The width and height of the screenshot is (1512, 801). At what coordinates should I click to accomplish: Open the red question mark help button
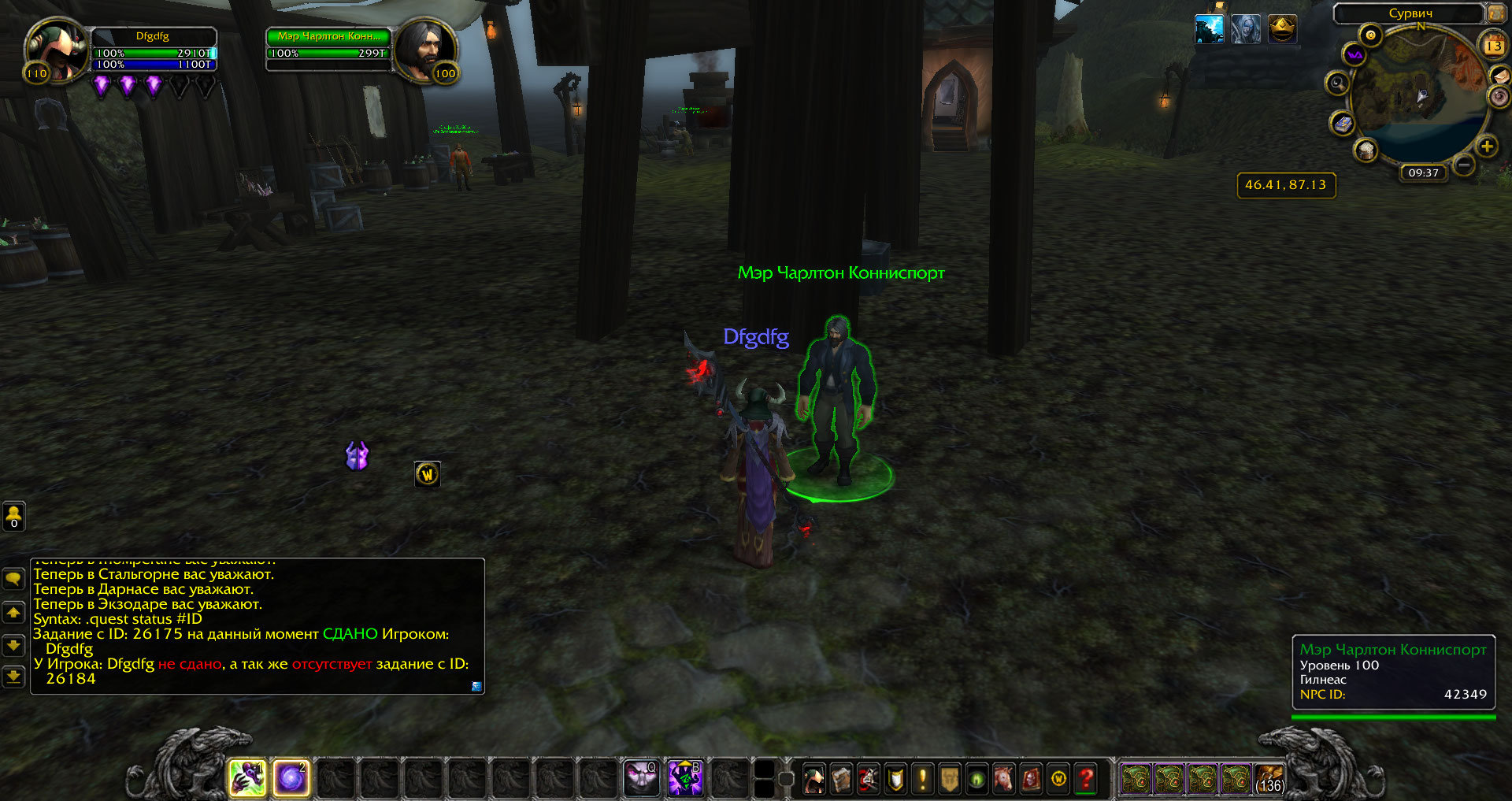click(1087, 780)
